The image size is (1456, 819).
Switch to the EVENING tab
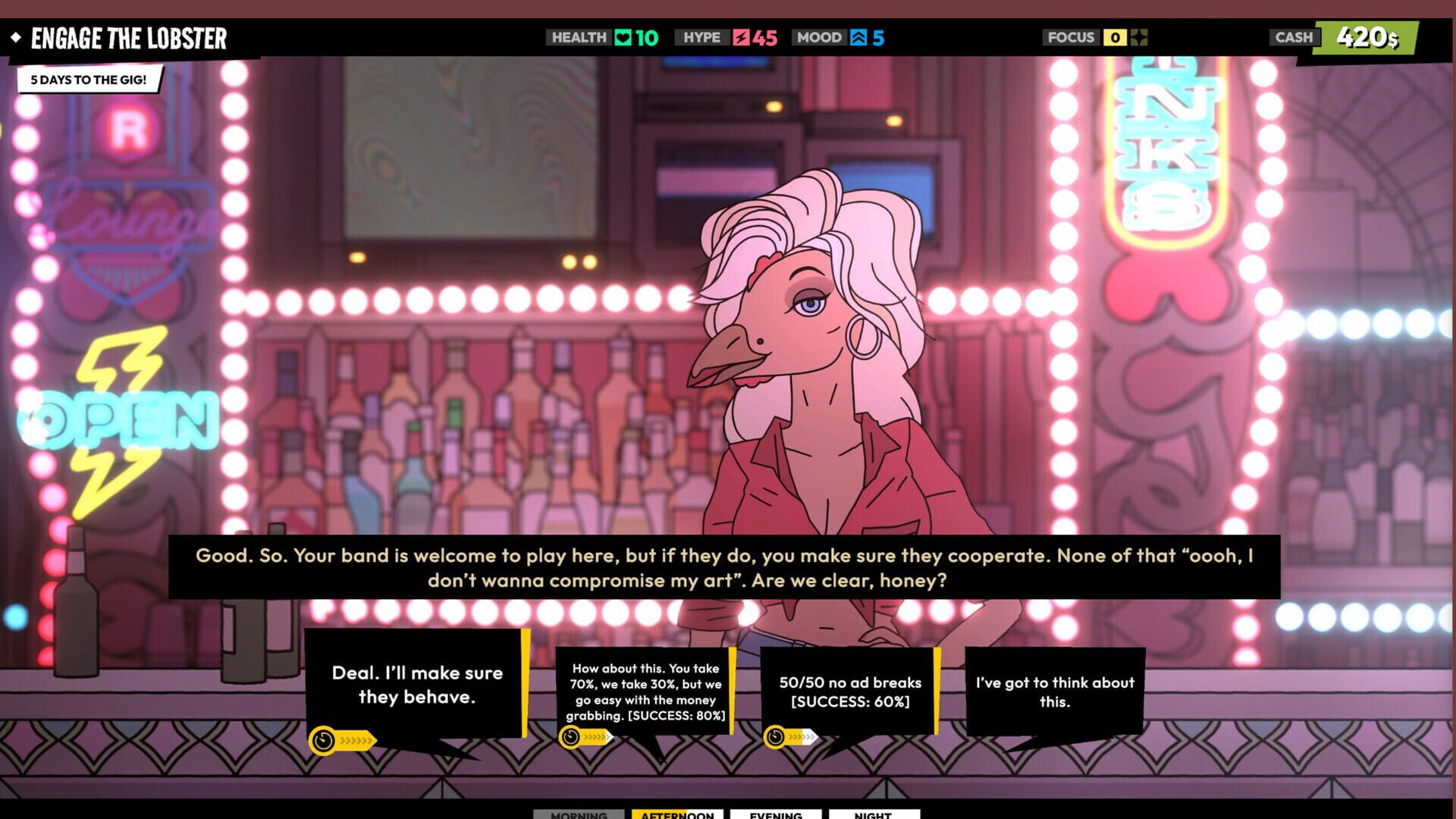[x=776, y=815]
